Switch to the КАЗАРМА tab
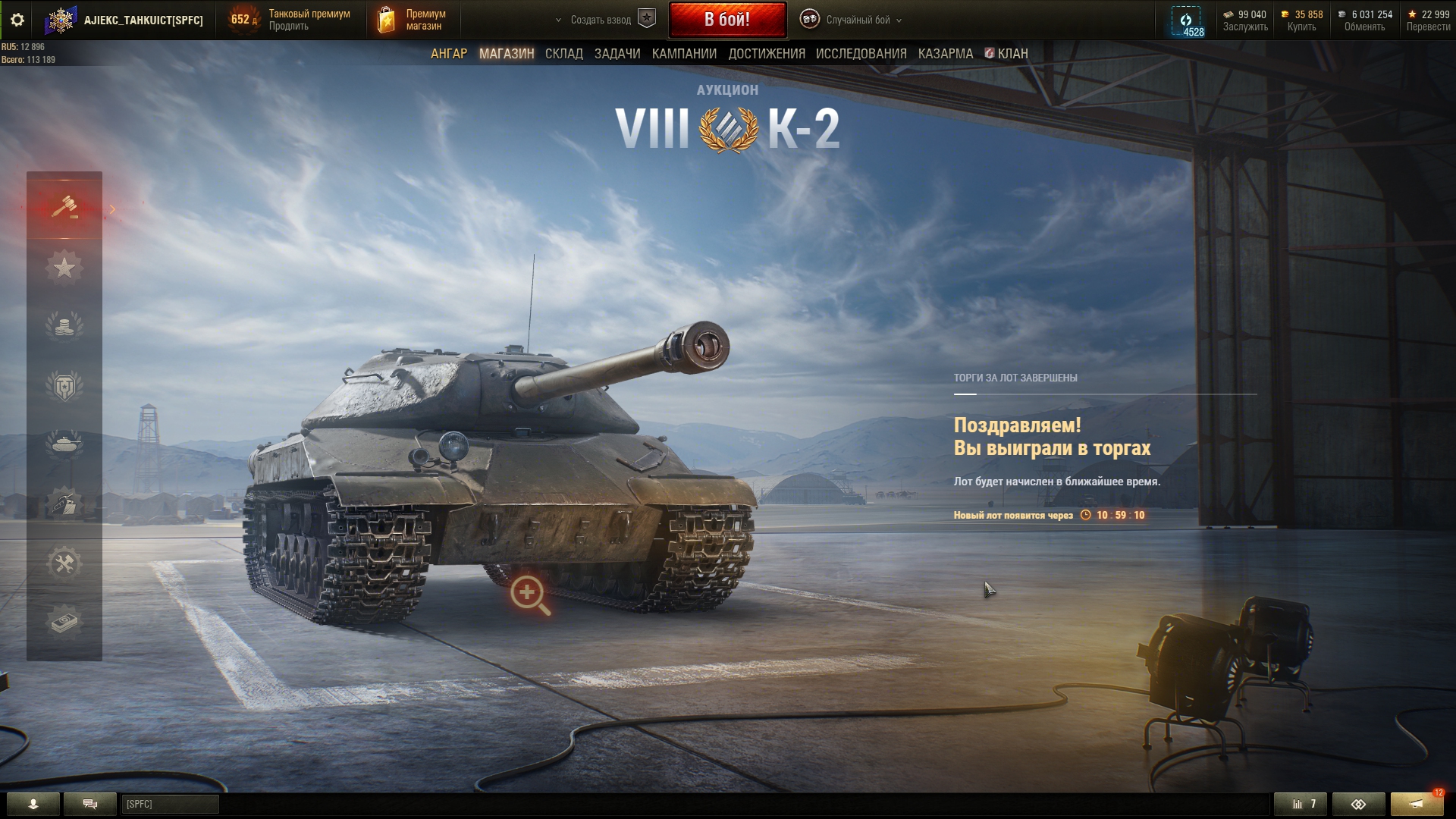This screenshot has width=1456, height=819. tap(945, 54)
